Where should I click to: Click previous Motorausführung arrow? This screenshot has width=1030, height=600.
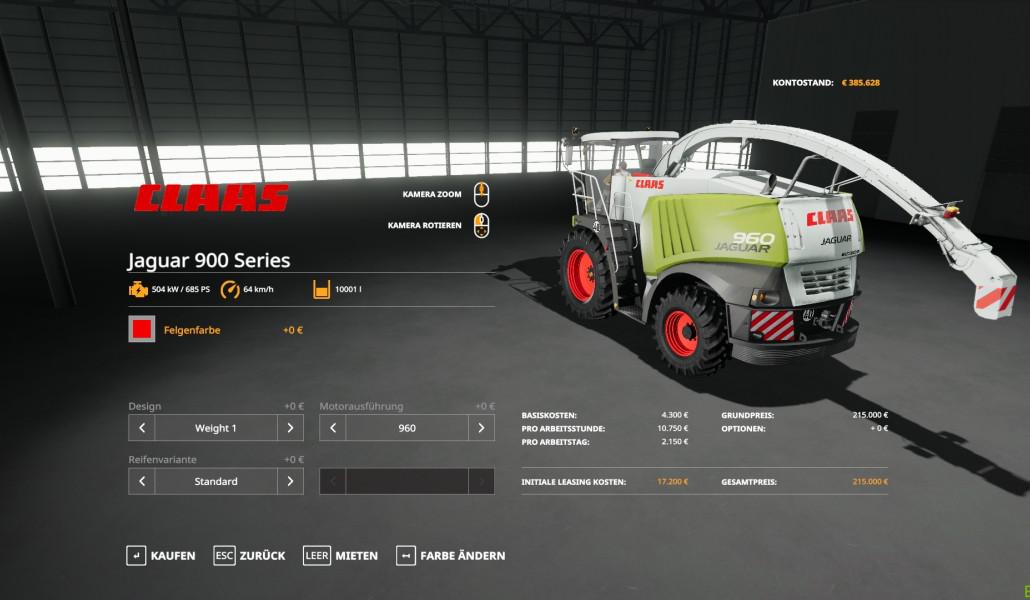pos(333,428)
